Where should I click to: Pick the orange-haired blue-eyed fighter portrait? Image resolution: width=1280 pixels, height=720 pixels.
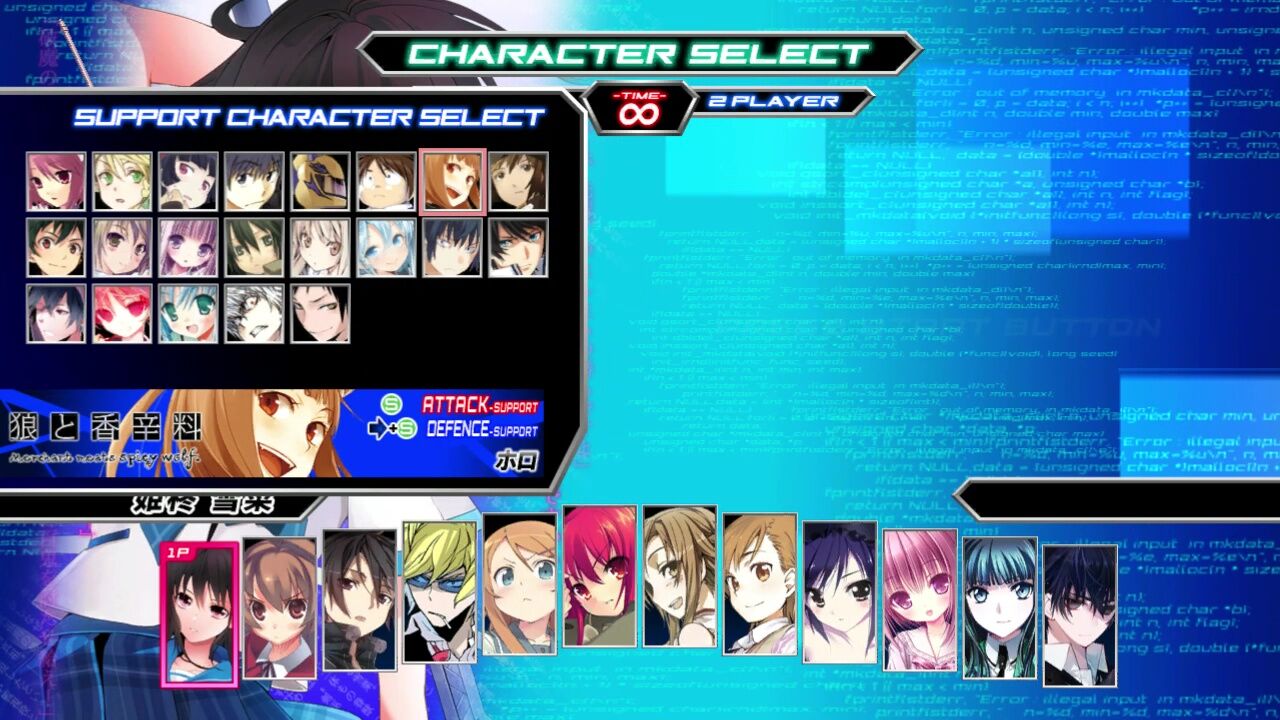[x=520, y=584]
